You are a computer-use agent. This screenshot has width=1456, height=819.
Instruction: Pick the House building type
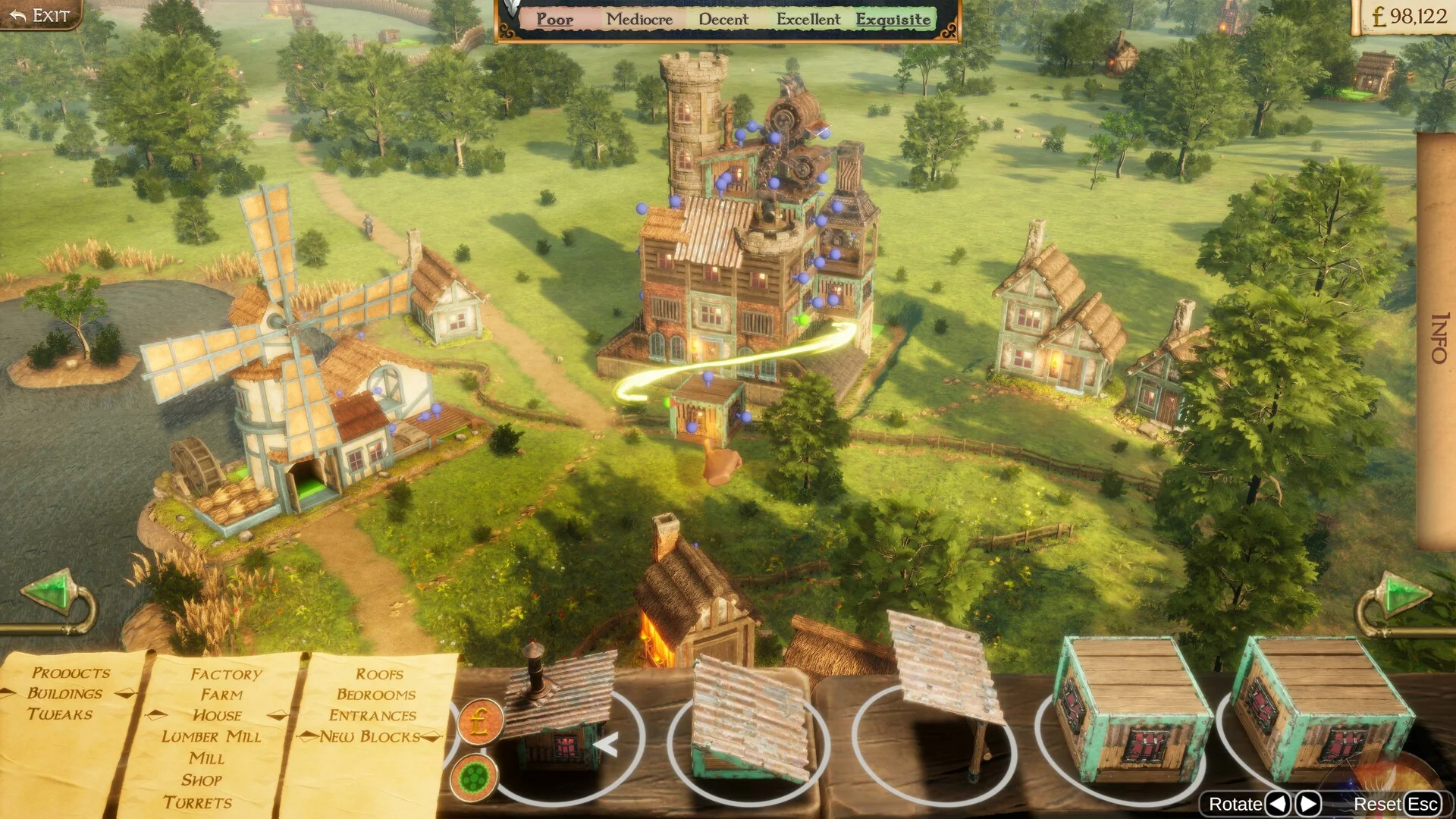[217, 715]
